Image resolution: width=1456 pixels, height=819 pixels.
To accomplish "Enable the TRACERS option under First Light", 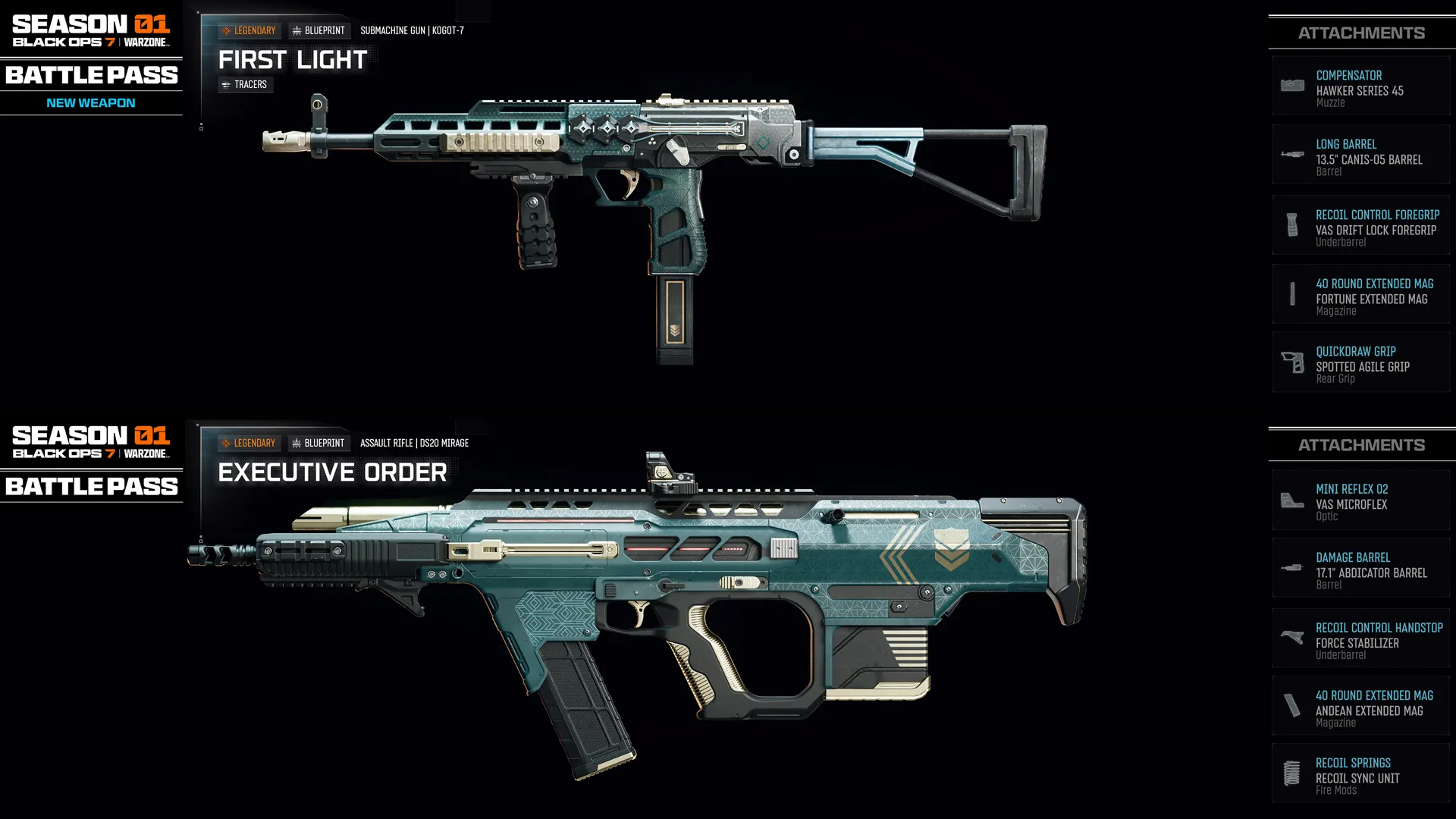I will click(x=246, y=84).
